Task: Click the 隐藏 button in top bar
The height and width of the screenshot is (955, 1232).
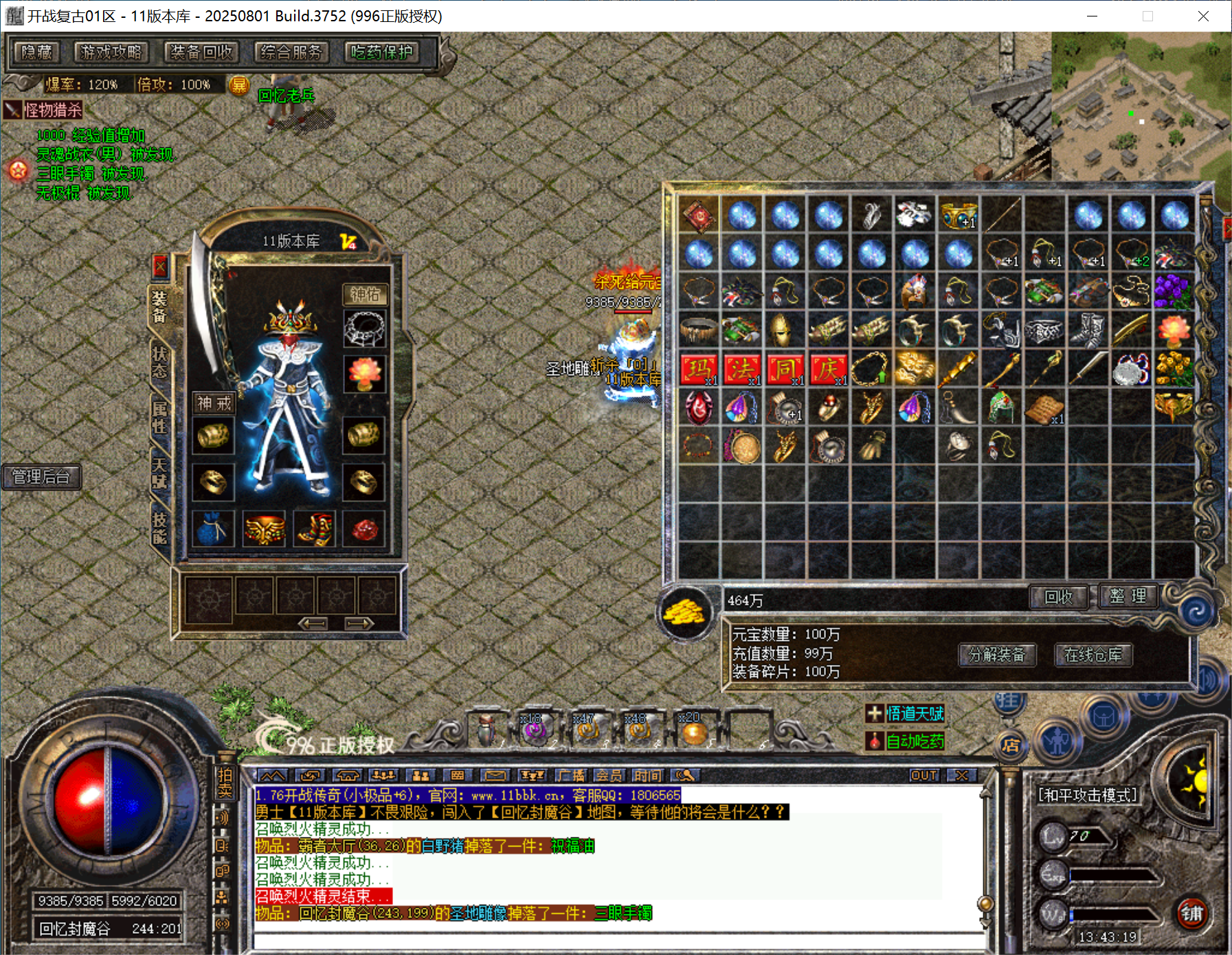Action: point(37,52)
